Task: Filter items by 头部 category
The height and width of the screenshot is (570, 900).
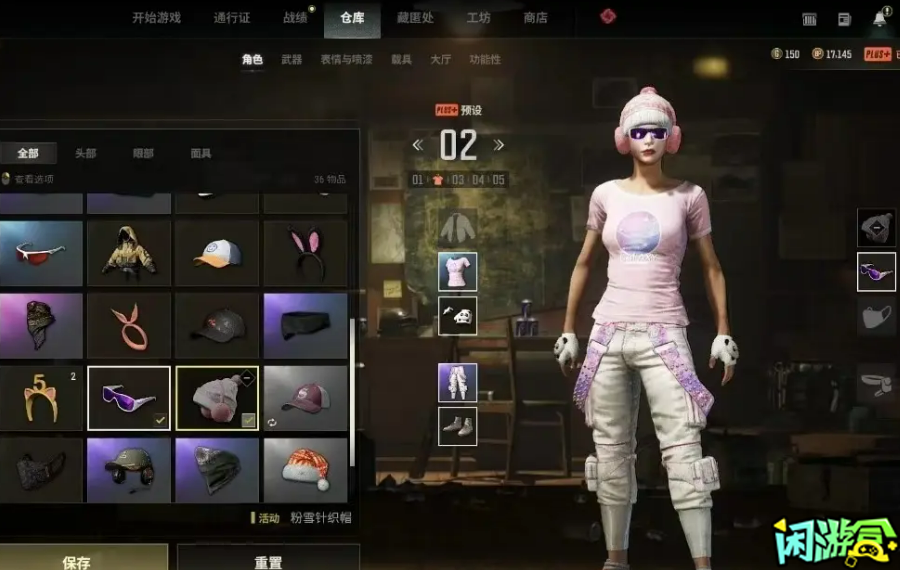Action: (86, 153)
